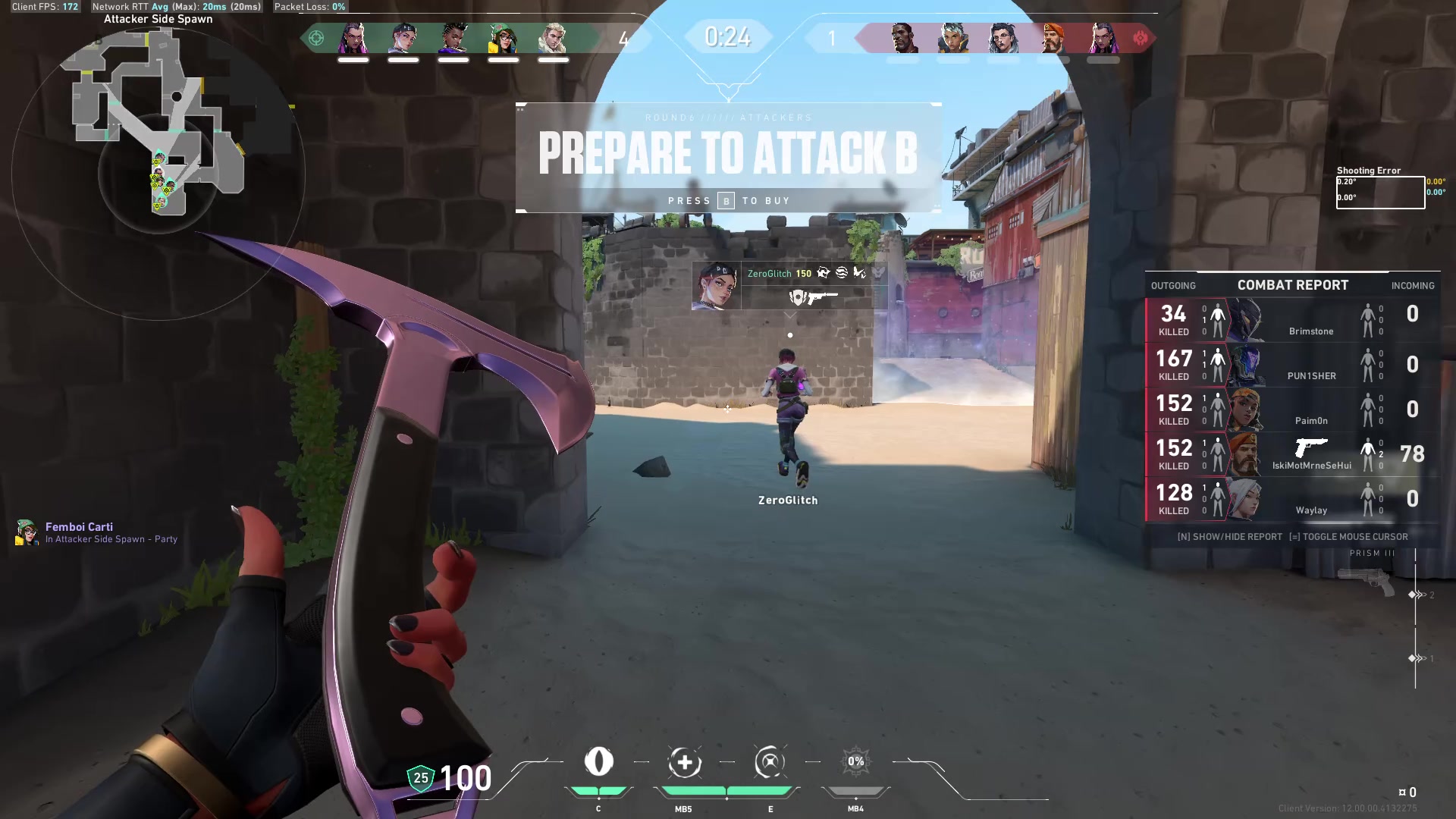Select PUN1SHER's combat report entry
1456x819 pixels.
[1292, 365]
